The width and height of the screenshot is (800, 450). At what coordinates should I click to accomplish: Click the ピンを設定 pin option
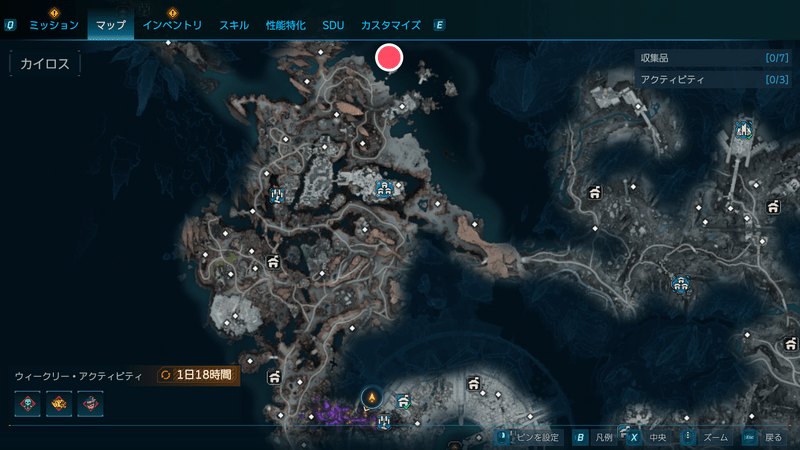click(535, 437)
